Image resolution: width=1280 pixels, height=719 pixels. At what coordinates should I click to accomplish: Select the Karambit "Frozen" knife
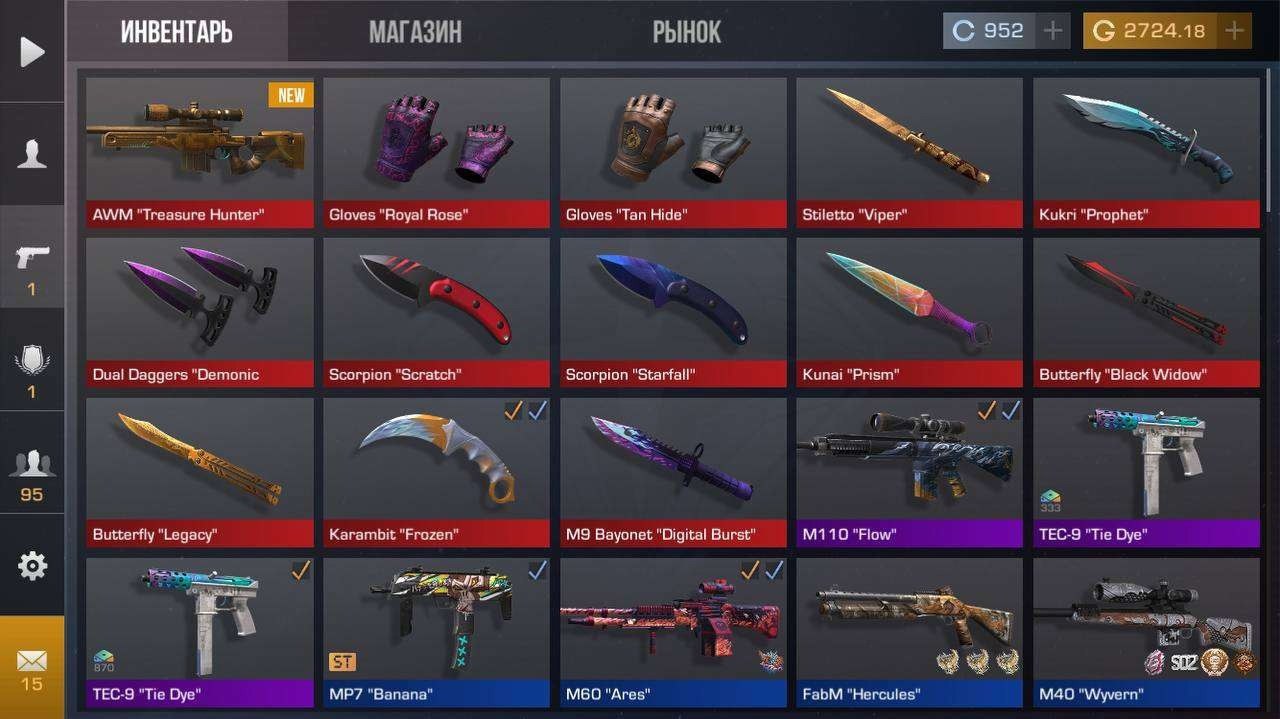pyautogui.click(x=436, y=472)
